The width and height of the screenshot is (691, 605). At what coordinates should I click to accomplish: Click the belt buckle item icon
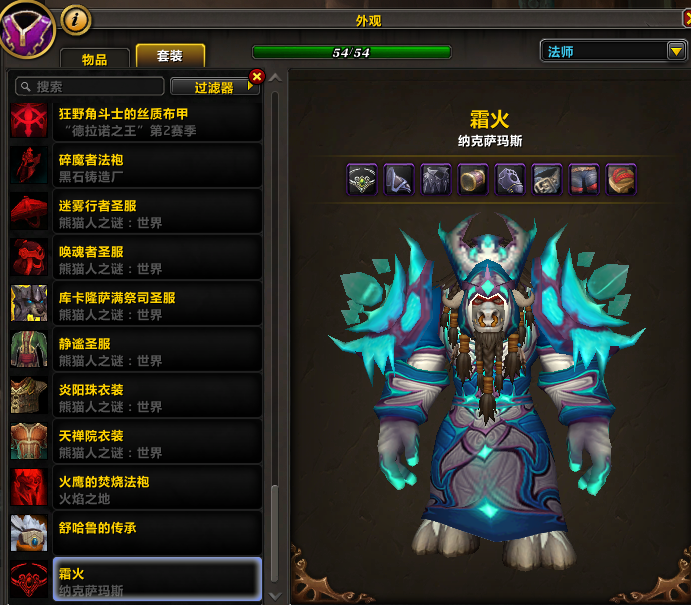(x=547, y=179)
